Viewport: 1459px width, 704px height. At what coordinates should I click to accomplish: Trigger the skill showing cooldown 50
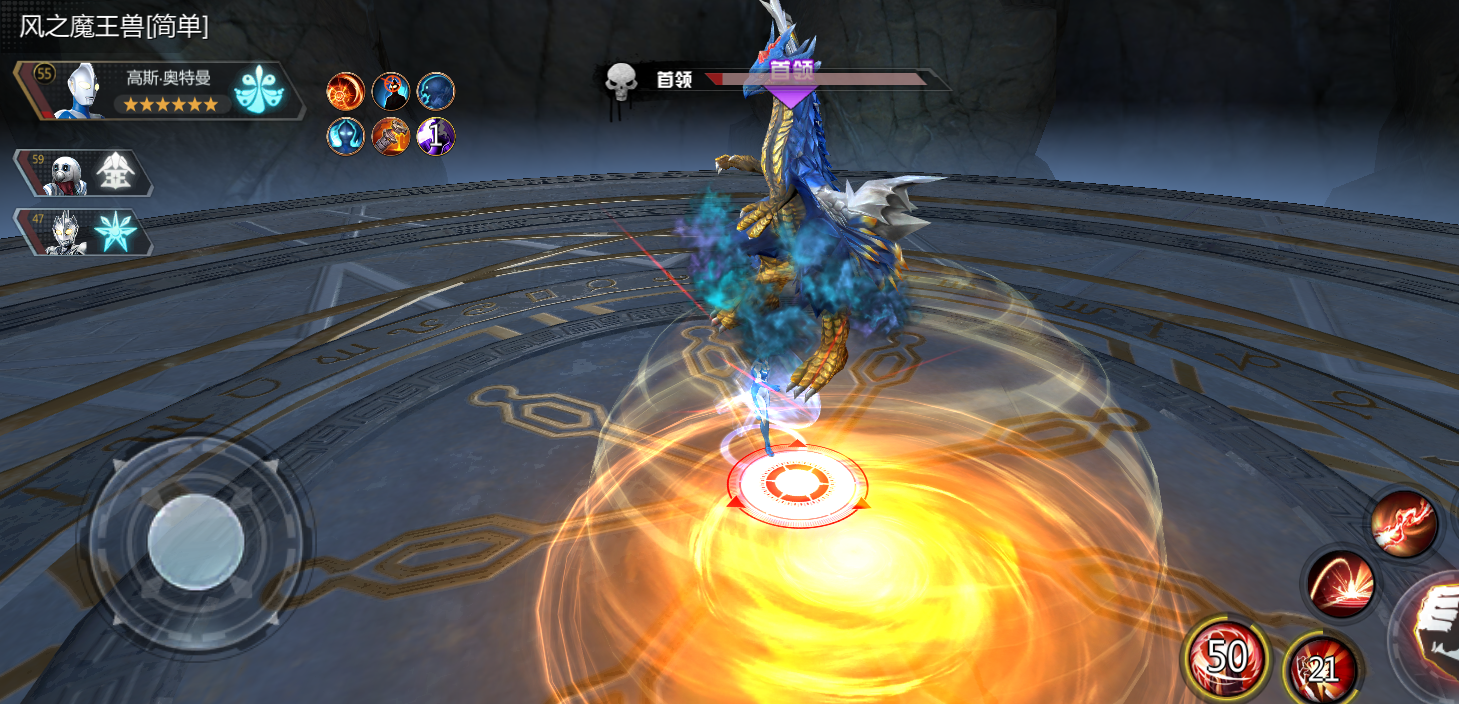(1225, 658)
